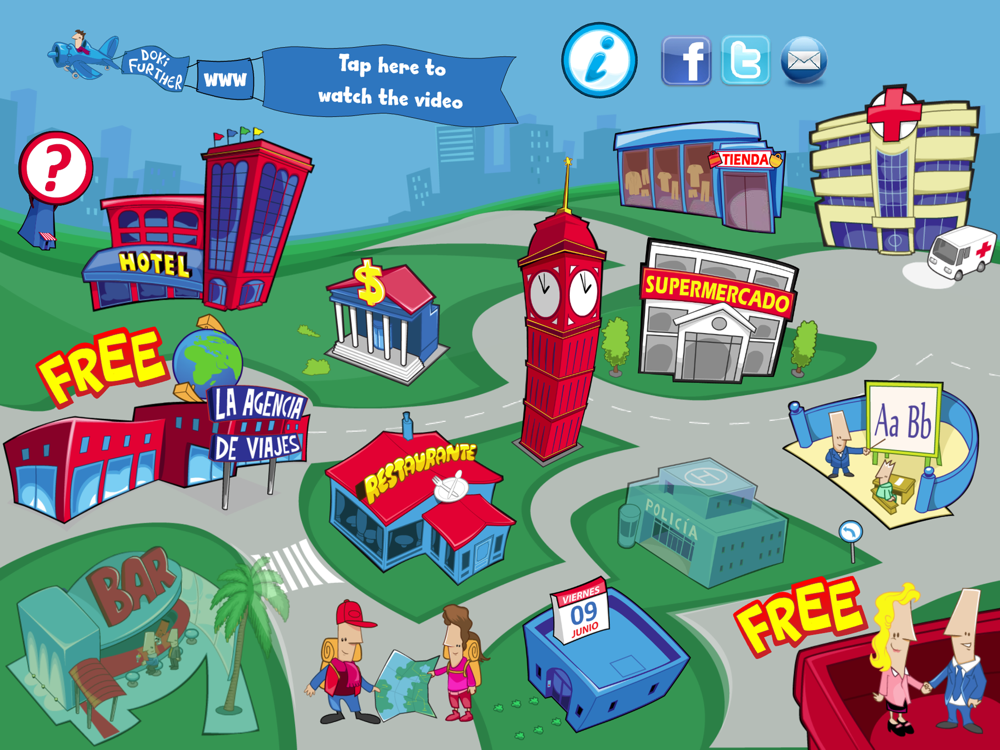Open the Twitter bird icon
This screenshot has height=750, width=1000.
click(745, 61)
